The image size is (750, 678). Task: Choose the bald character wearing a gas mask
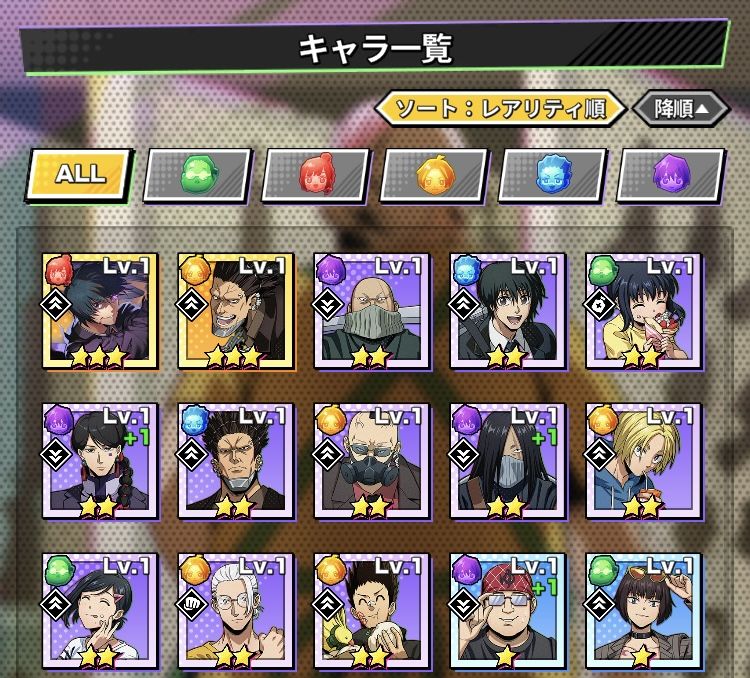click(371, 461)
